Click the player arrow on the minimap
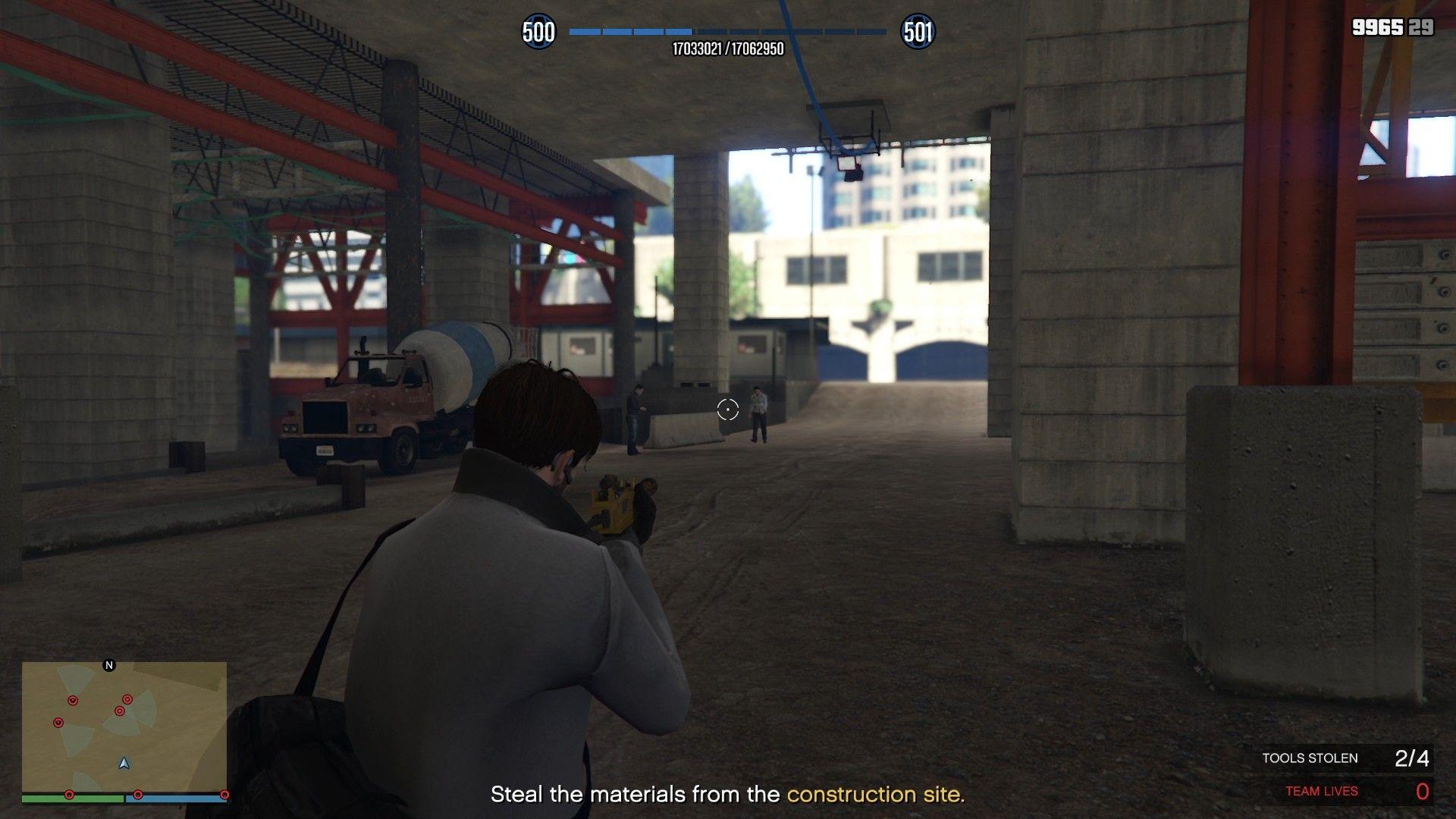This screenshot has width=1456, height=819. [x=124, y=763]
